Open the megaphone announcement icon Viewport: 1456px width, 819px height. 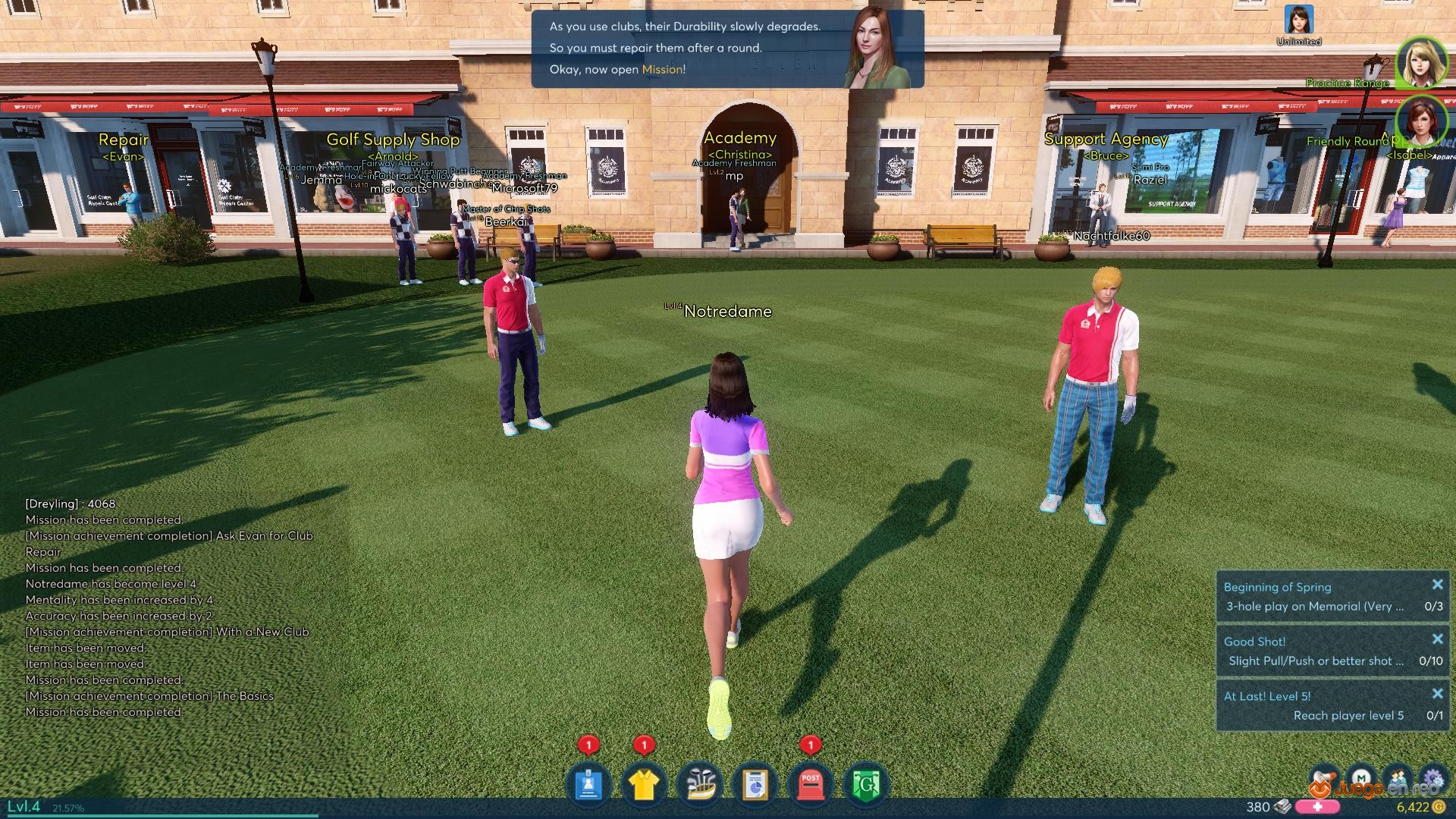[x=1323, y=779]
